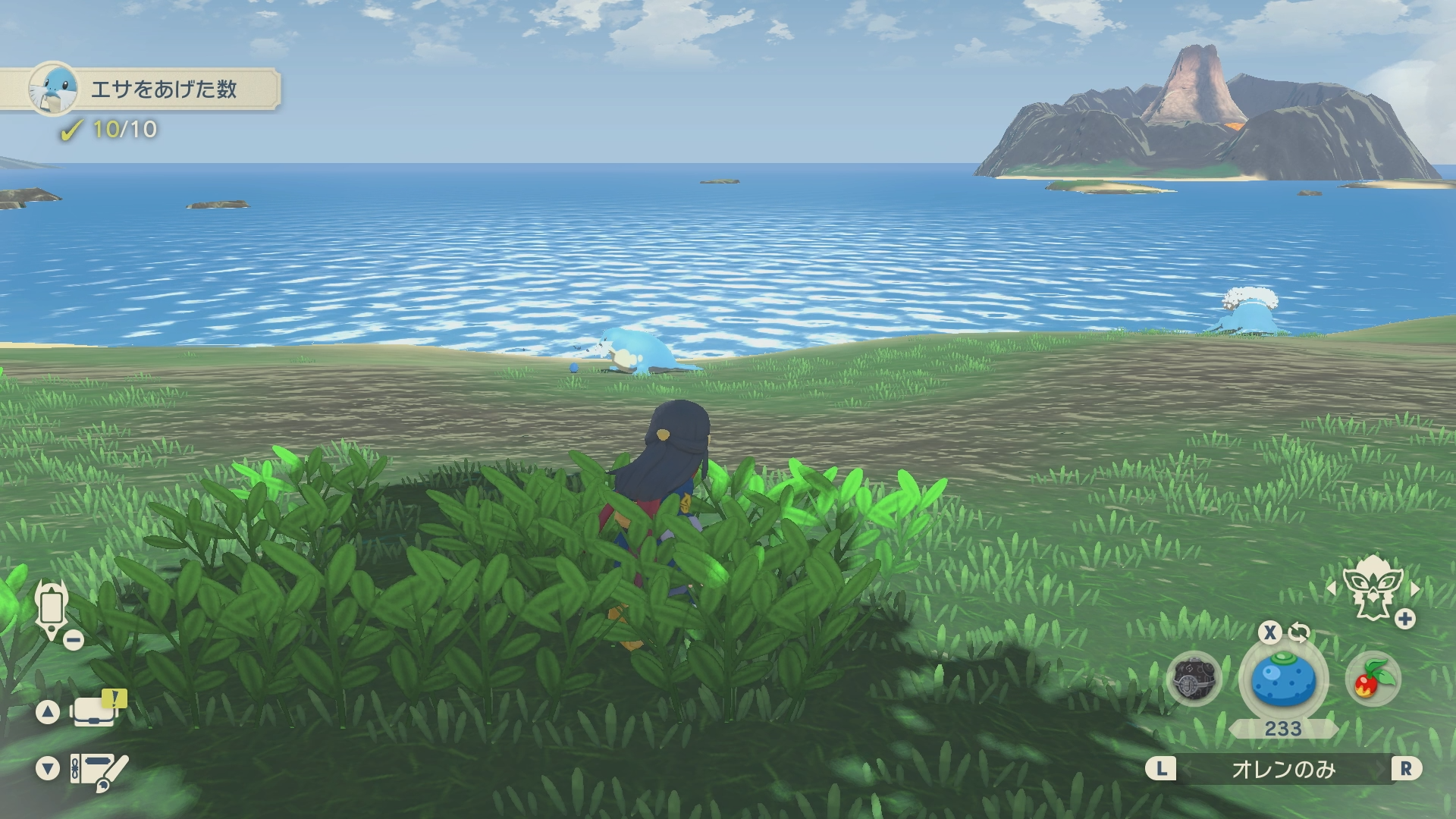Open the satchel with exclamation alert
The height and width of the screenshot is (819, 1456).
point(95,711)
